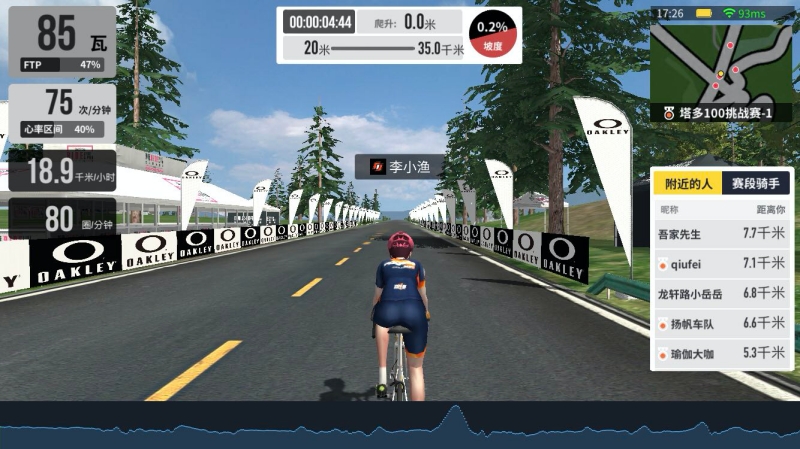
Task: Click the elevation profile strip
Action: click(400, 426)
